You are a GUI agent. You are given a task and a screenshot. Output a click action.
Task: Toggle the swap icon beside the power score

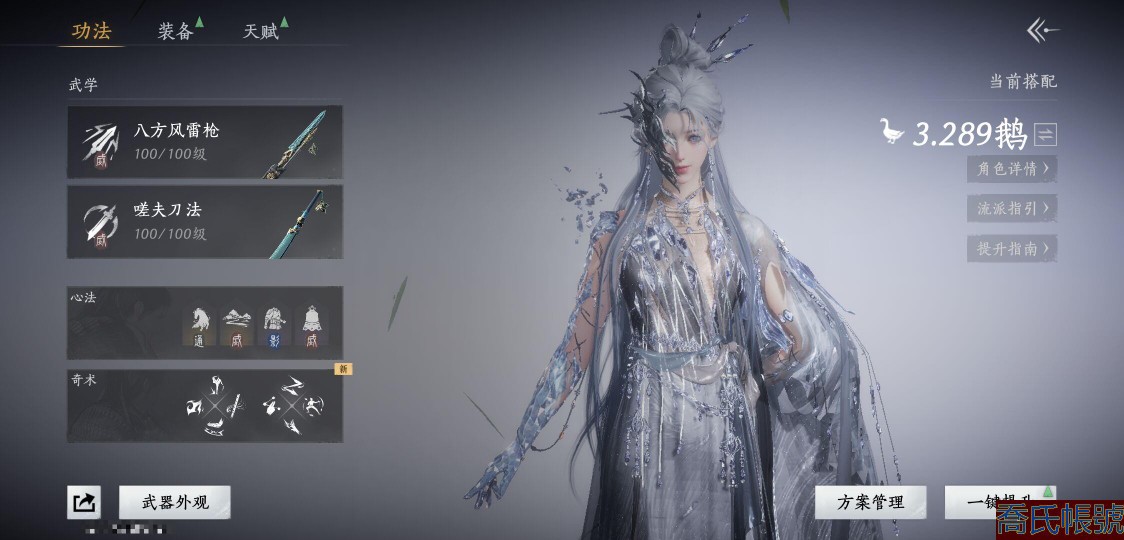(x=1045, y=133)
